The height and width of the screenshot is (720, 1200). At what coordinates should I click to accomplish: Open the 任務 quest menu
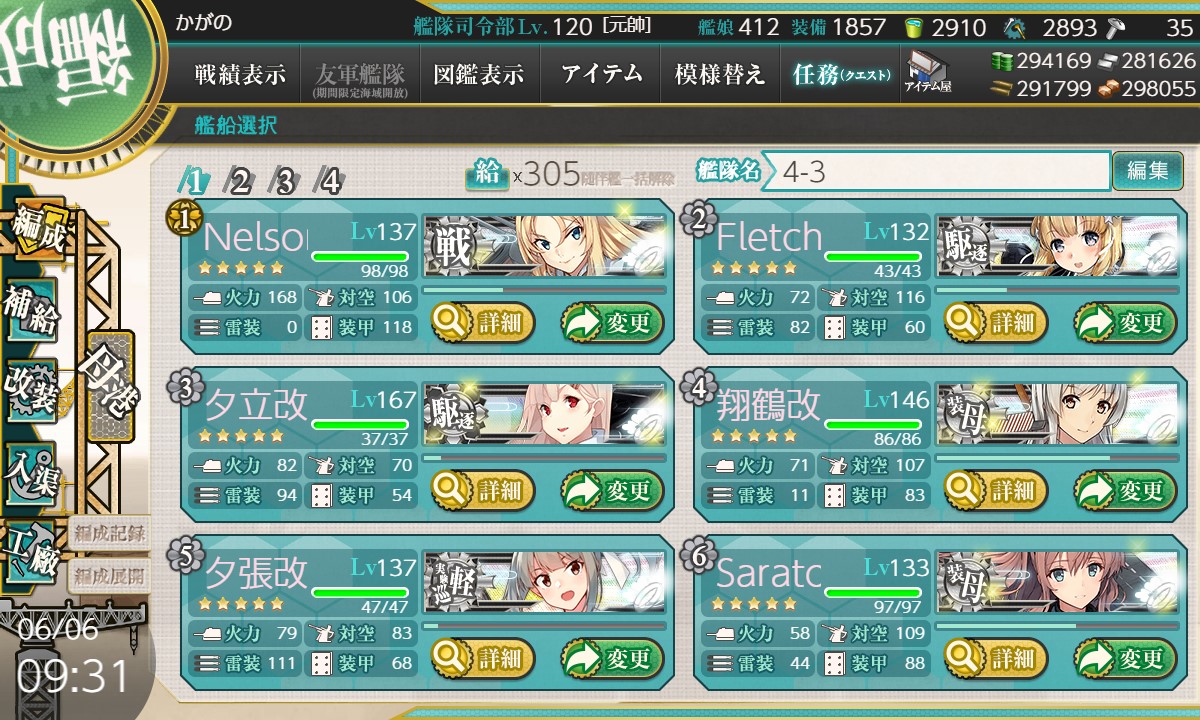tap(840, 74)
